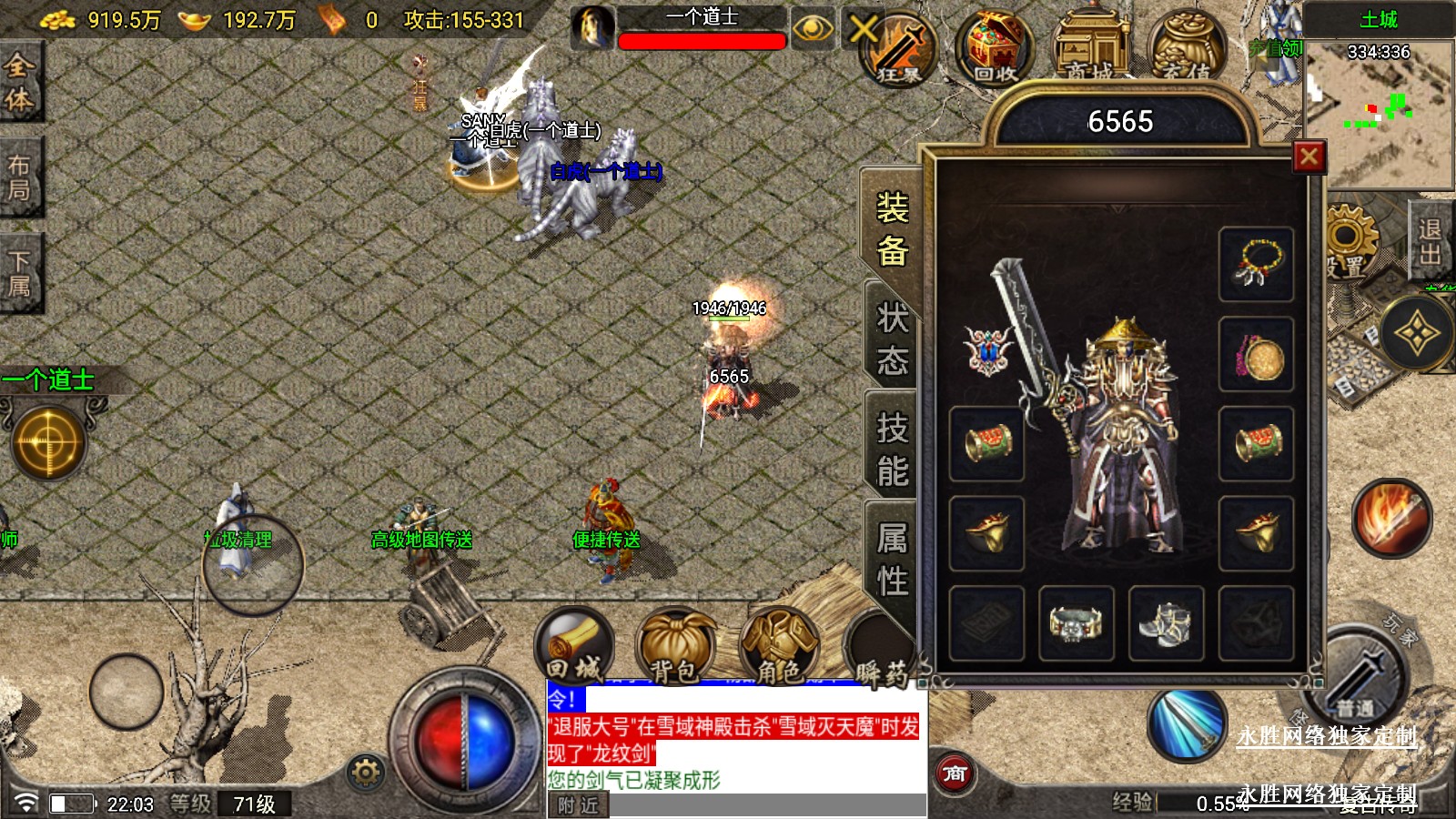Inspect the equipped necklace slot
Viewport: 1456px width, 819px height.
1257,264
